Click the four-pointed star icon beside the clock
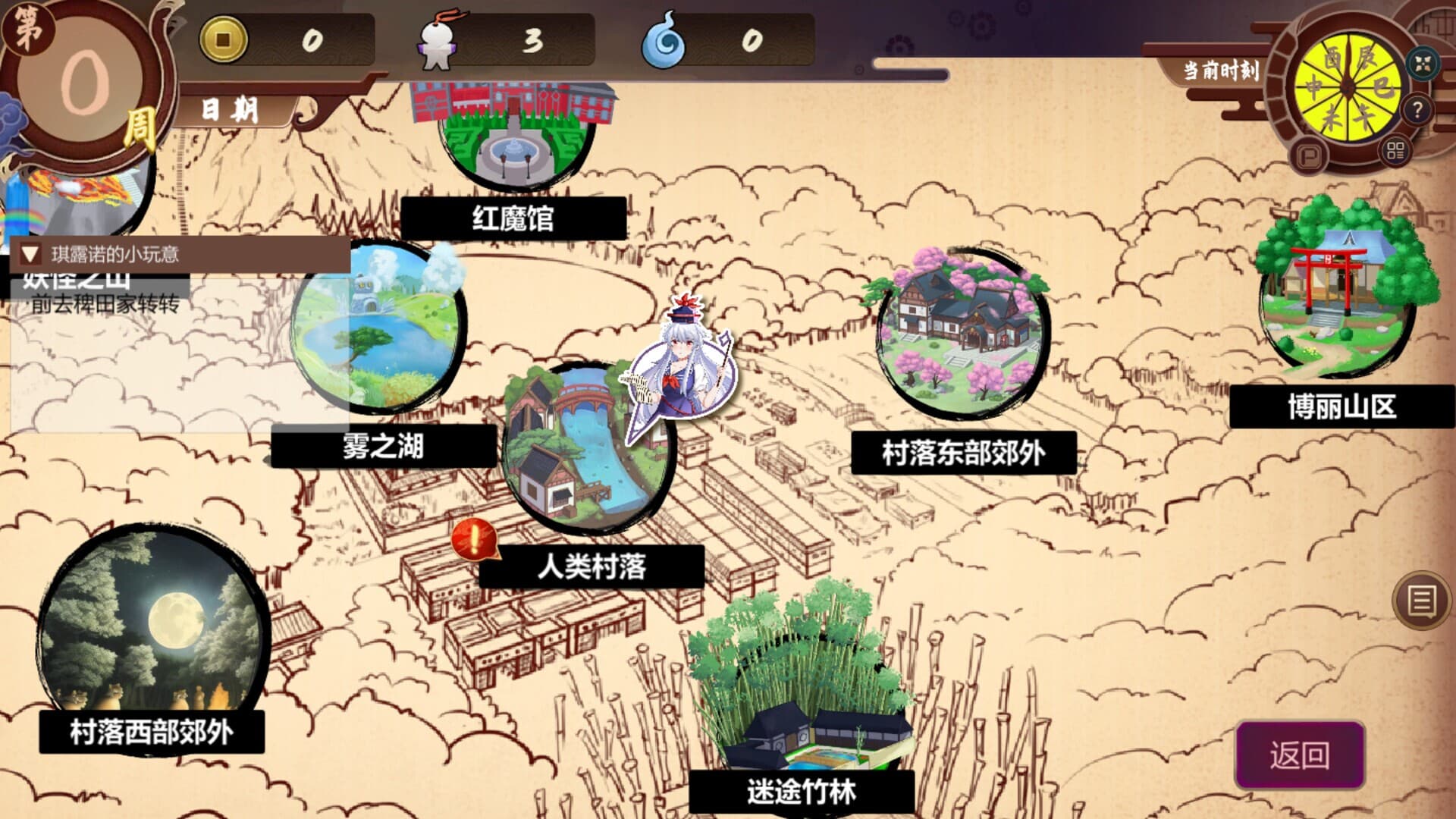This screenshot has width=1456, height=819. 1423,64
